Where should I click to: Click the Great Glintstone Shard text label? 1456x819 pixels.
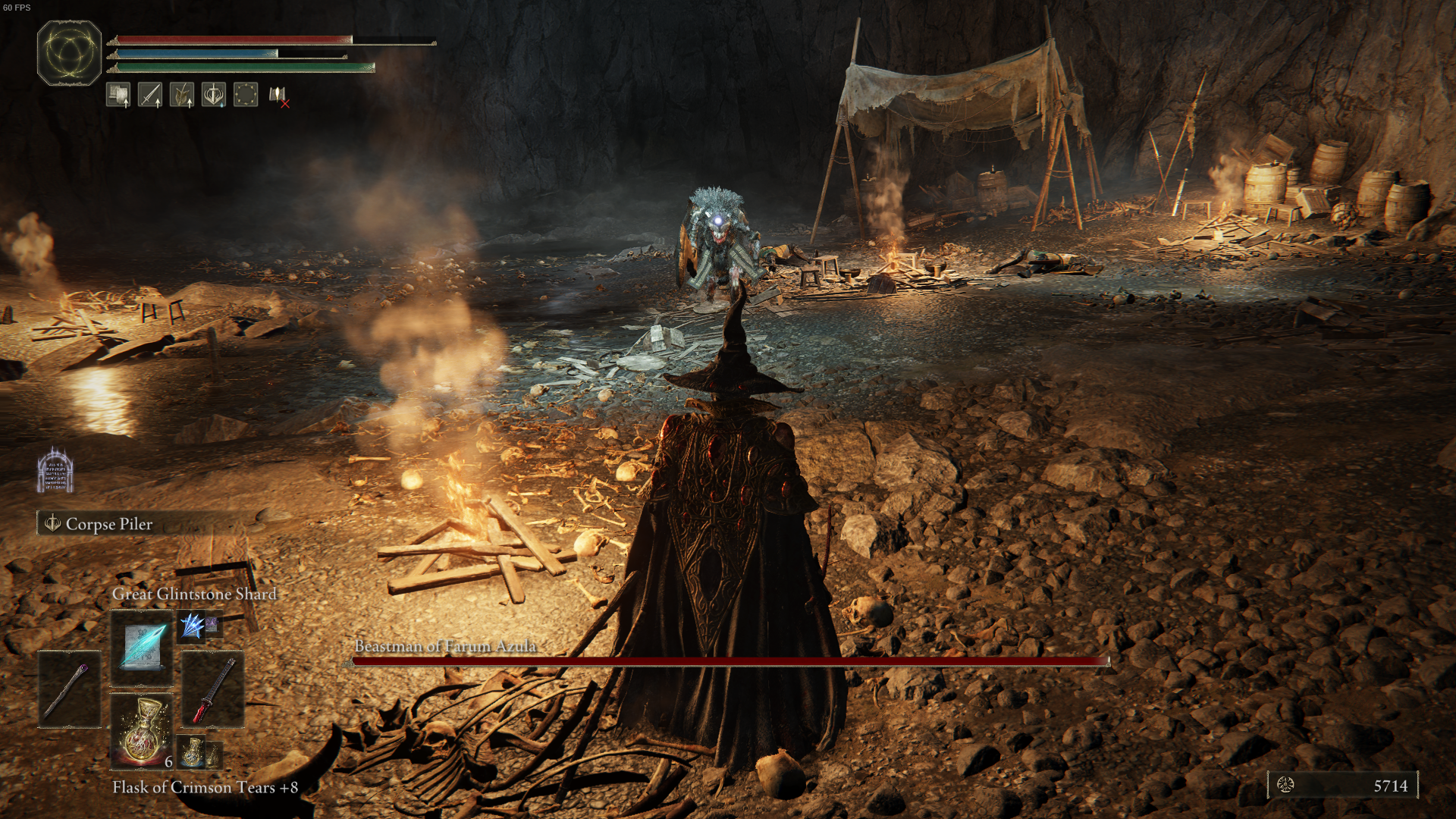(194, 595)
